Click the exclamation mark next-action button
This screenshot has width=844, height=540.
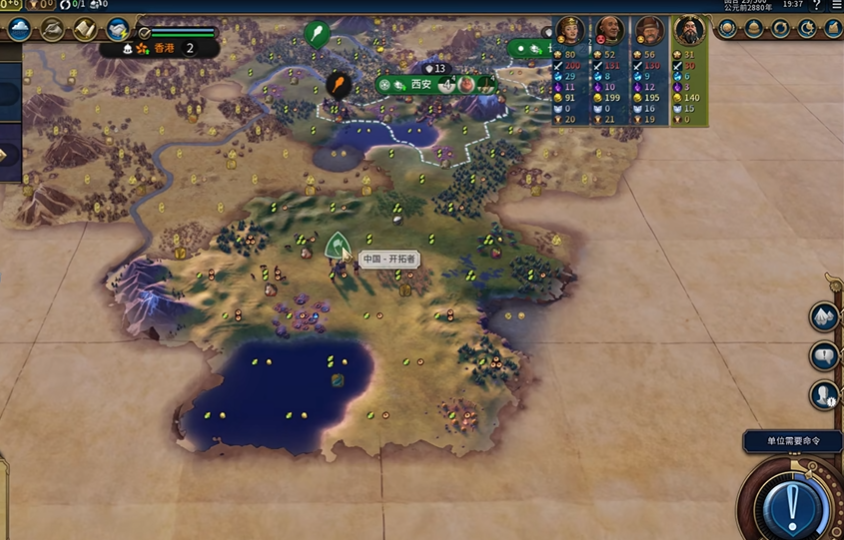(x=790, y=502)
